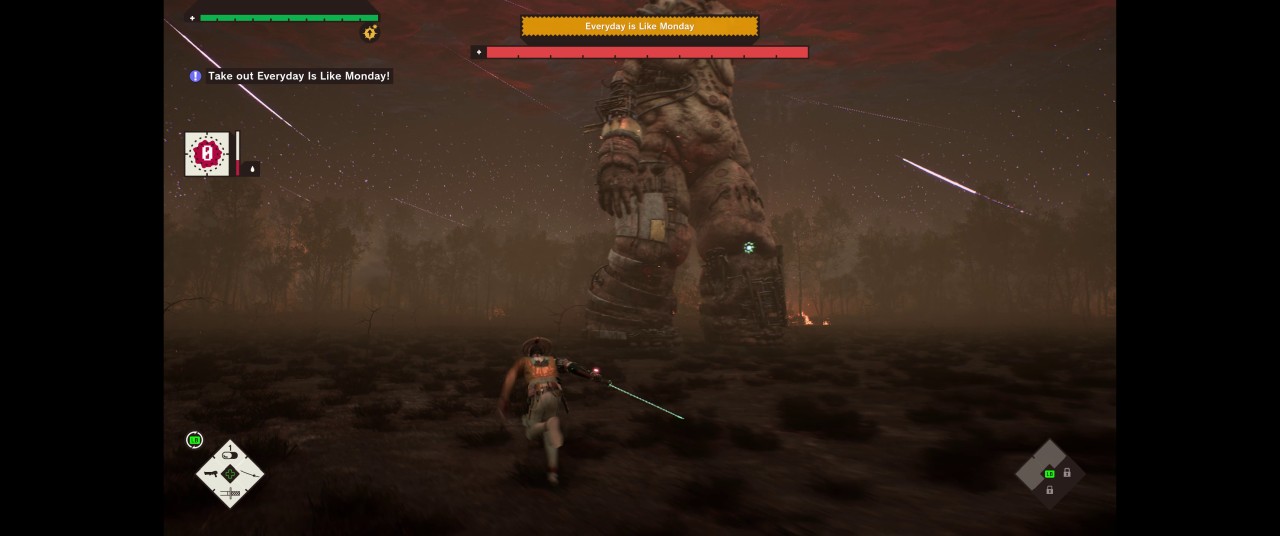
Task: Select the skill diamond's bottom padlock slot
Action: point(1049,490)
